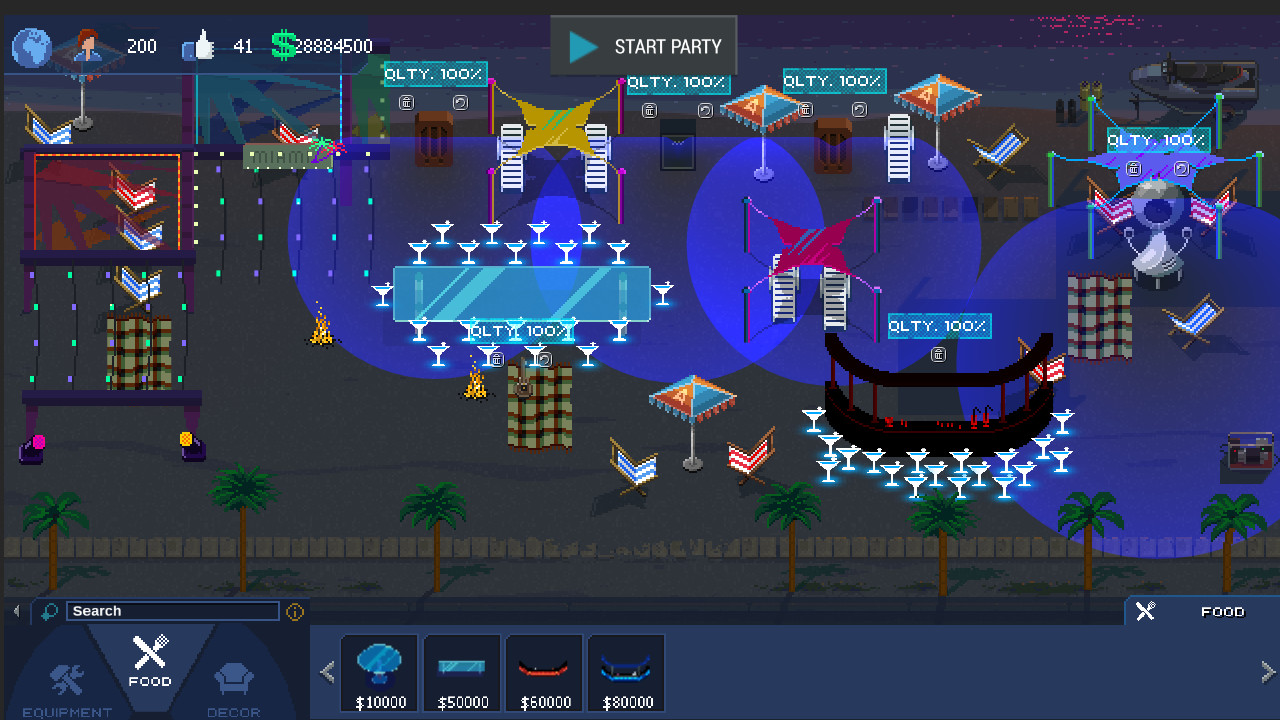This screenshot has width=1280, height=720.
Task: Click the magnifying glass search icon
Action: click(47, 611)
